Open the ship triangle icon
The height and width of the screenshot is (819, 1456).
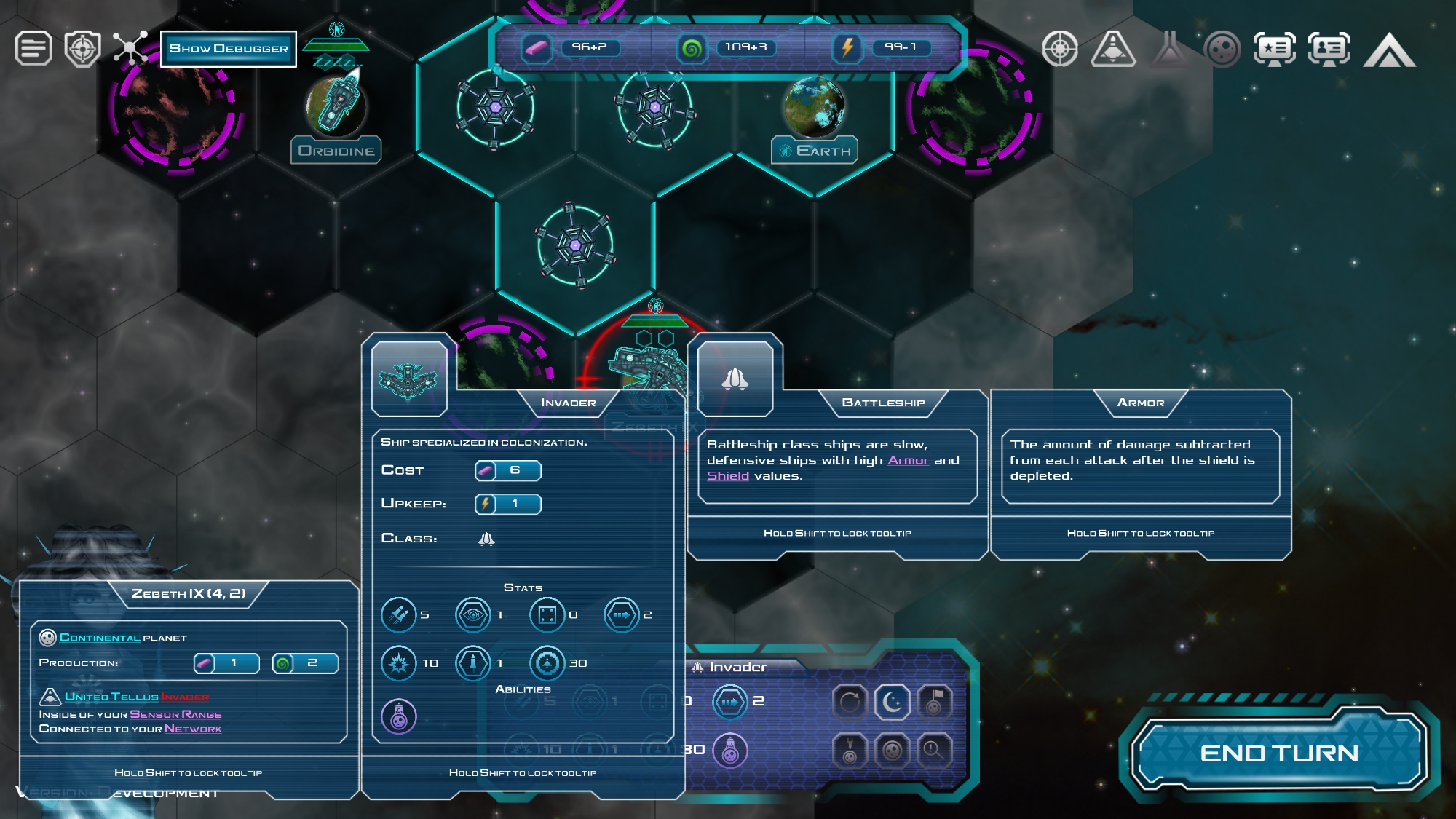pos(1112,50)
